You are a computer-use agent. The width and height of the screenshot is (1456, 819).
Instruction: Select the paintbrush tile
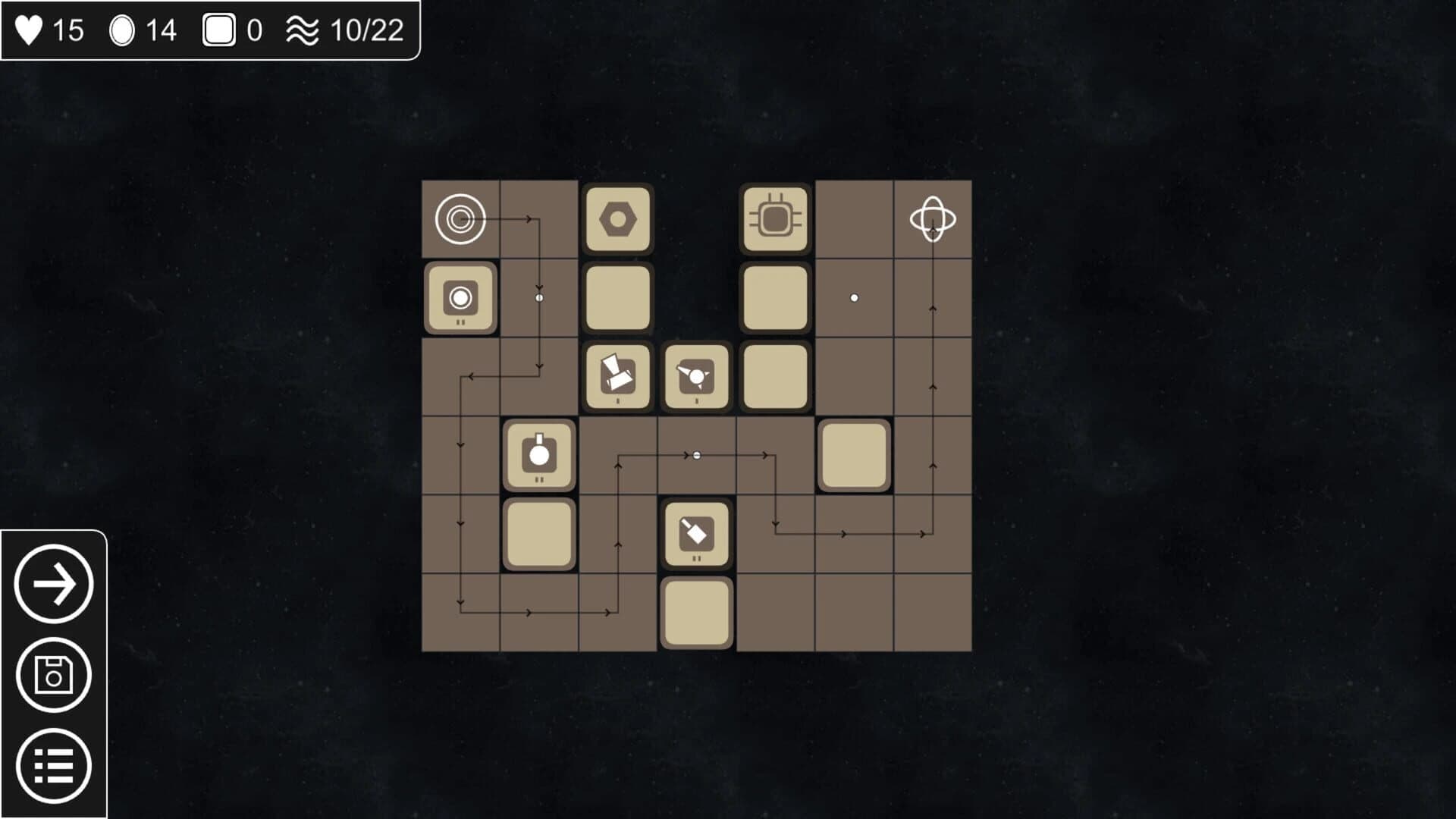(695, 532)
